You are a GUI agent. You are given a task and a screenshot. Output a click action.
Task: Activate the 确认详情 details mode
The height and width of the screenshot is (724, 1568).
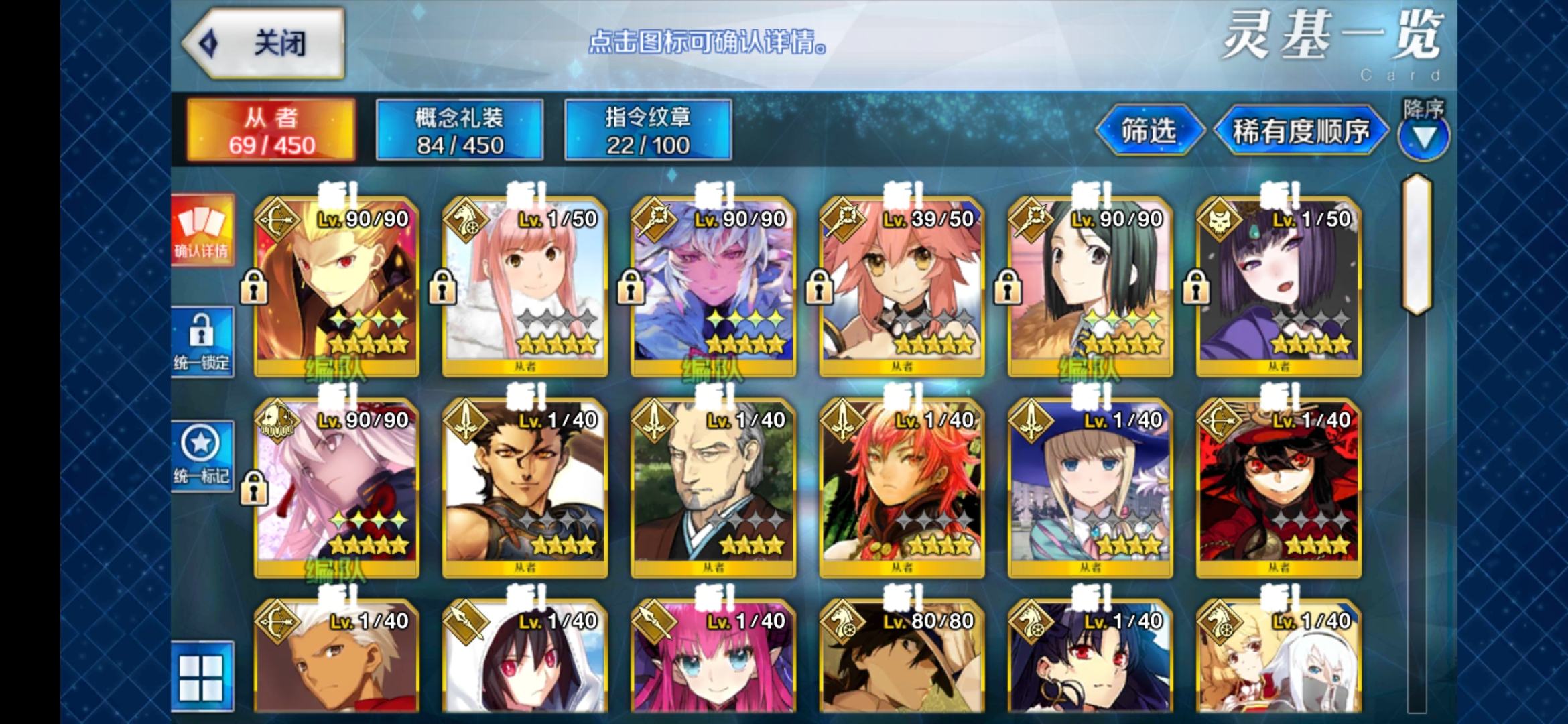click(x=202, y=231)
